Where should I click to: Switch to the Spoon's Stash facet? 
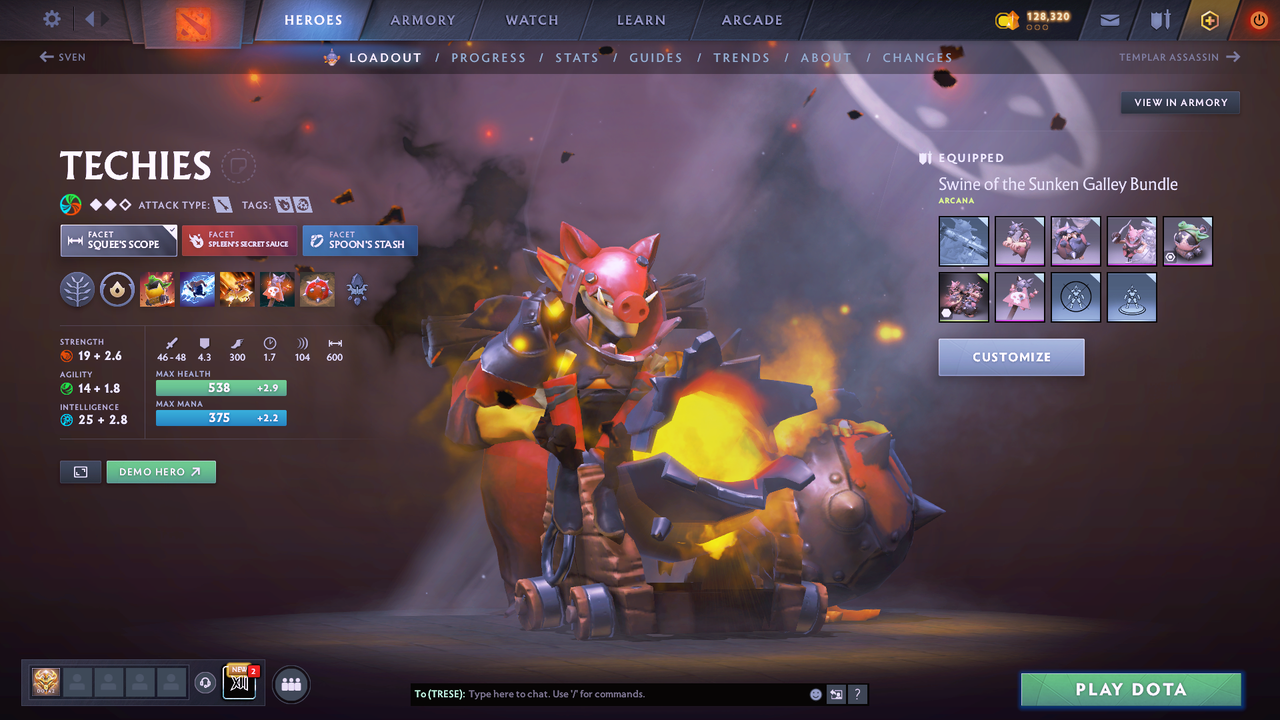click(x=359, y=240)
